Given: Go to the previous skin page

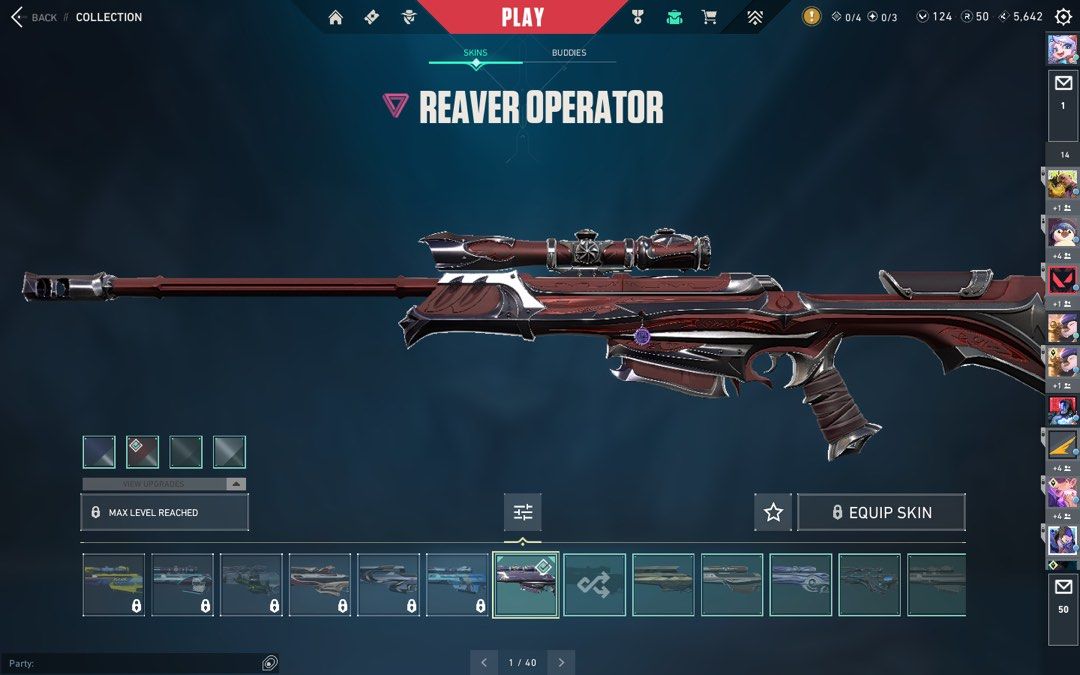Looking at the screenshot, I should click(x=484, y=662).
